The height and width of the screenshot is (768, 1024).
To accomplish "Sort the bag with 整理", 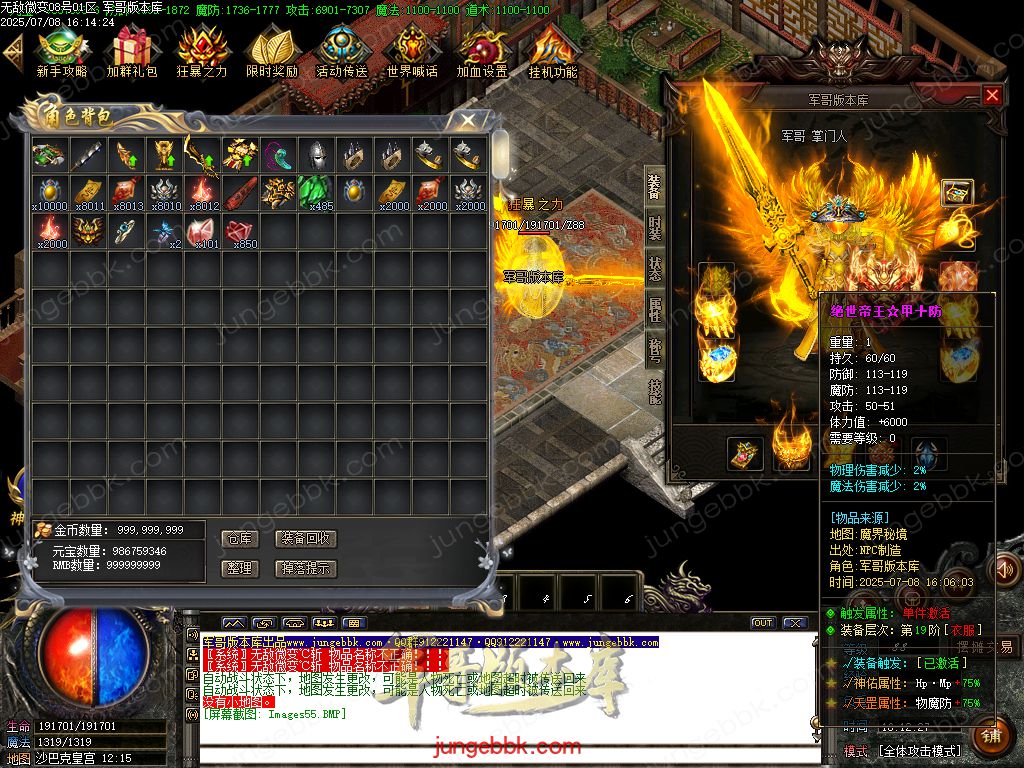I will click(240, 568).
